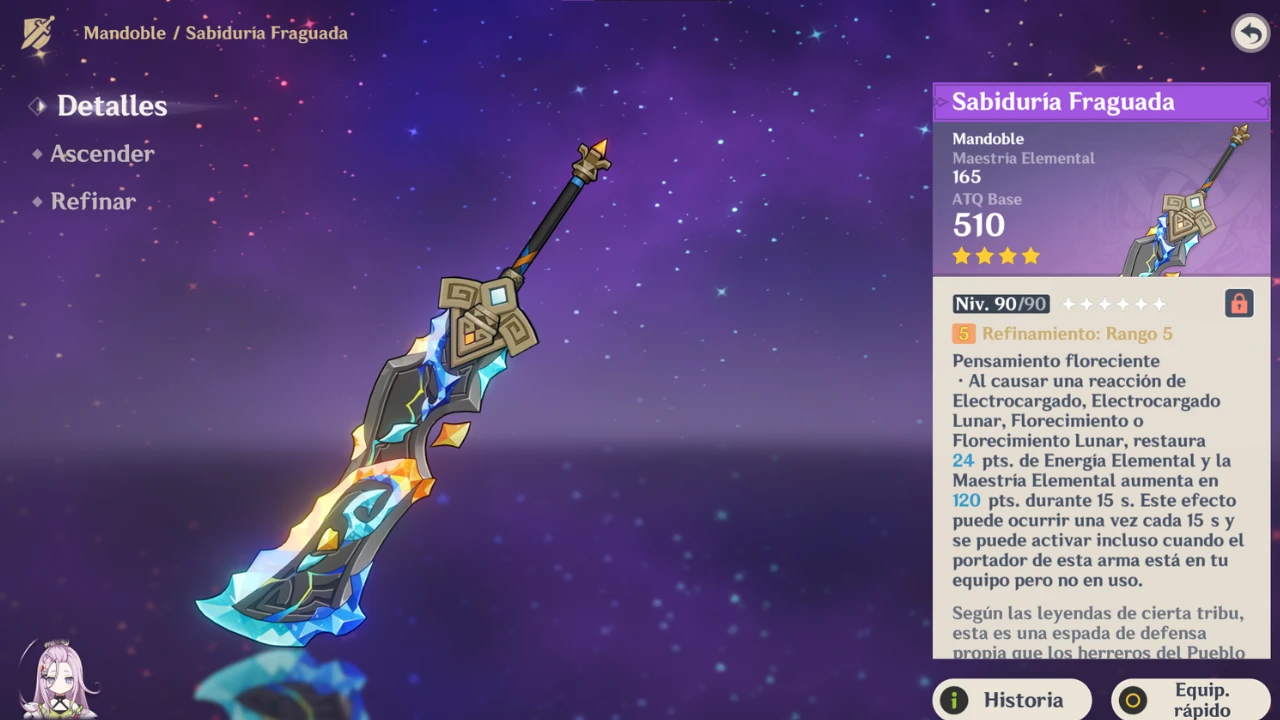Choose Equip. rápido button

1190,700
